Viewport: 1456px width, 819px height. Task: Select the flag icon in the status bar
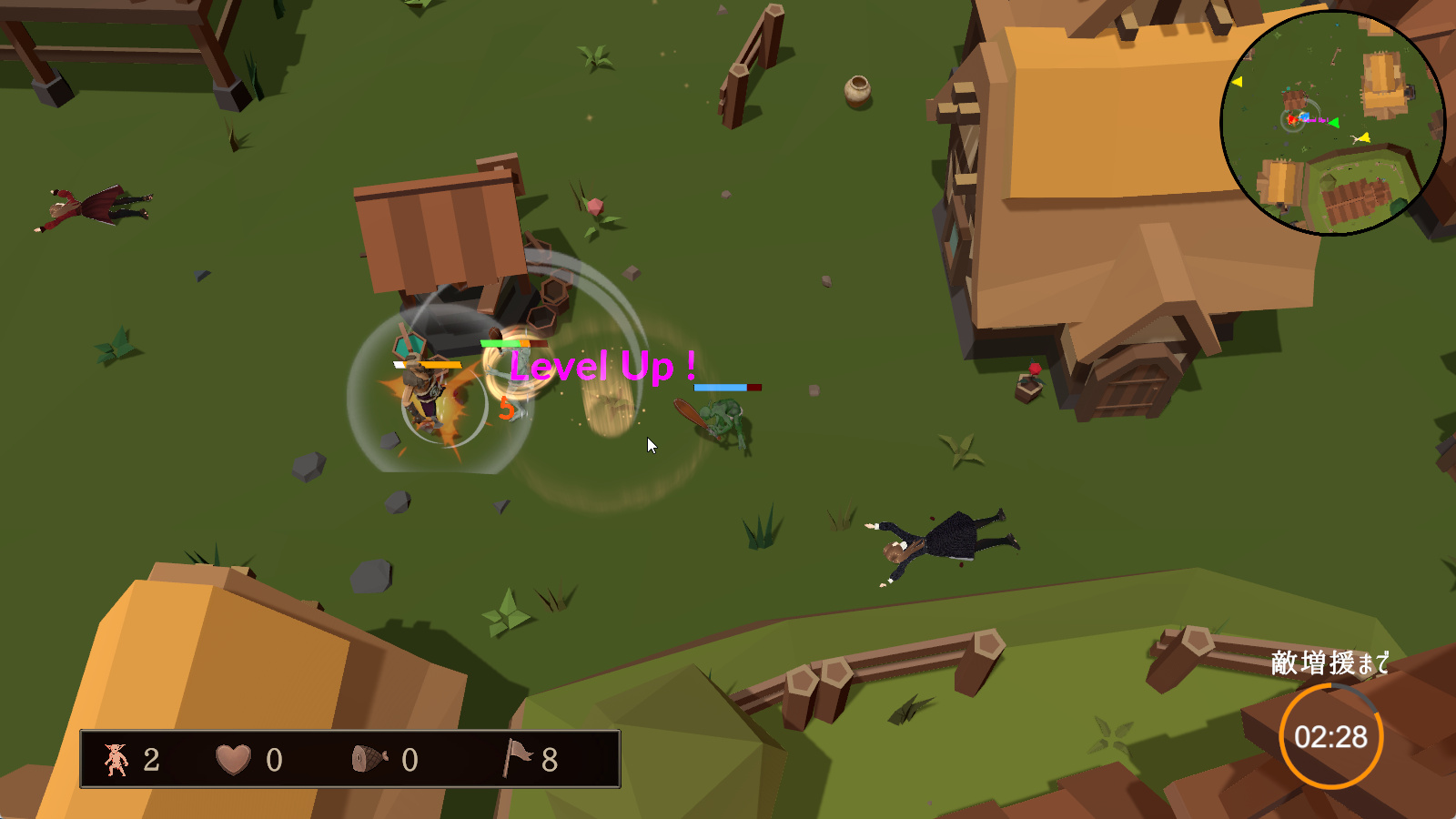[517, 757]
